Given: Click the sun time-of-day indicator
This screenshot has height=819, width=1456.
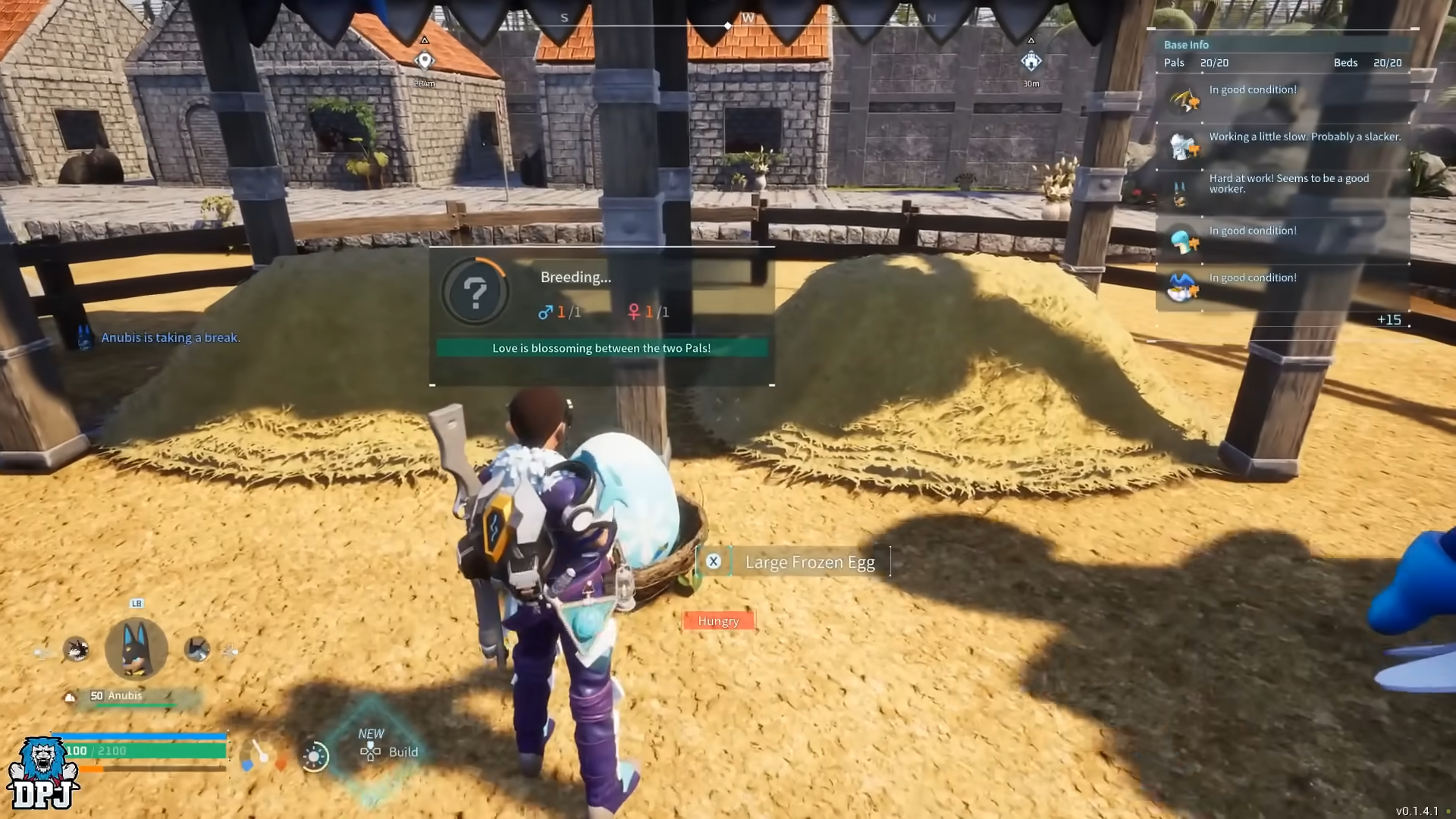Looking at the screenshot, I should [315, 756].
